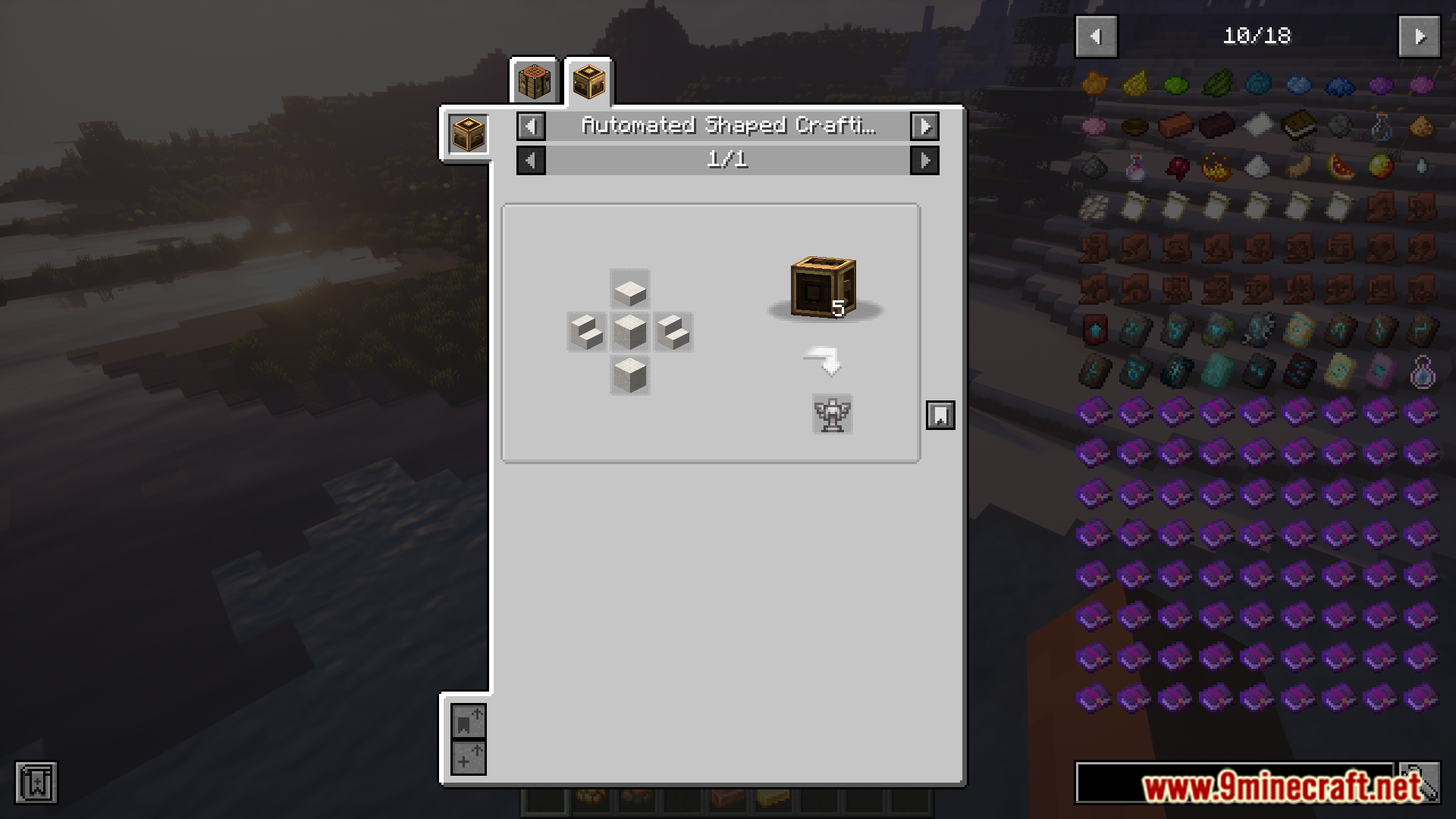This screenshot has width=1456, height=819.
Task: Choose the melon slice in the item list
Action: point(1340,166)
